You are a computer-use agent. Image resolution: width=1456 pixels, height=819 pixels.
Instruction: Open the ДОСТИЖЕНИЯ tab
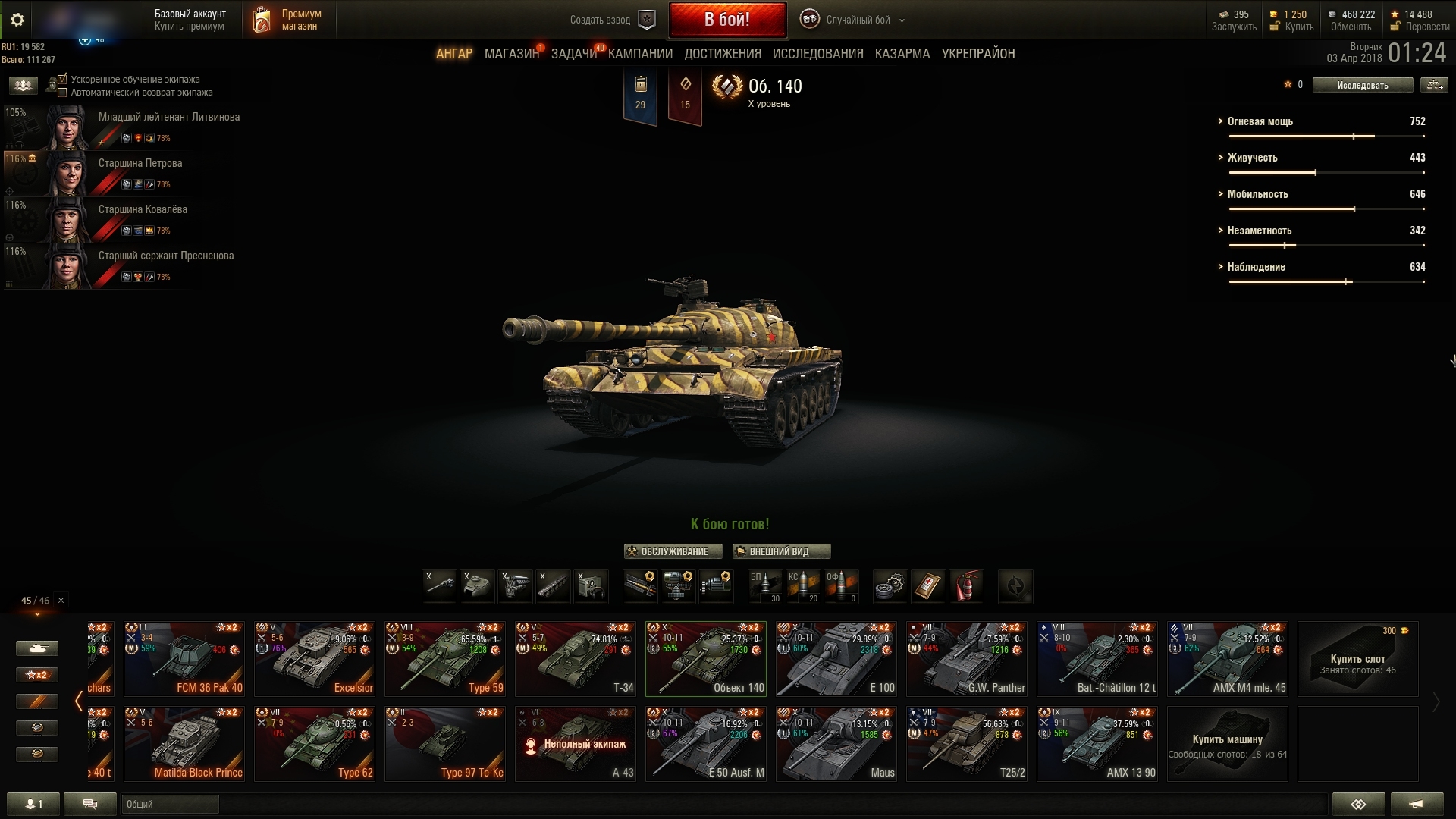coord(722,54)
